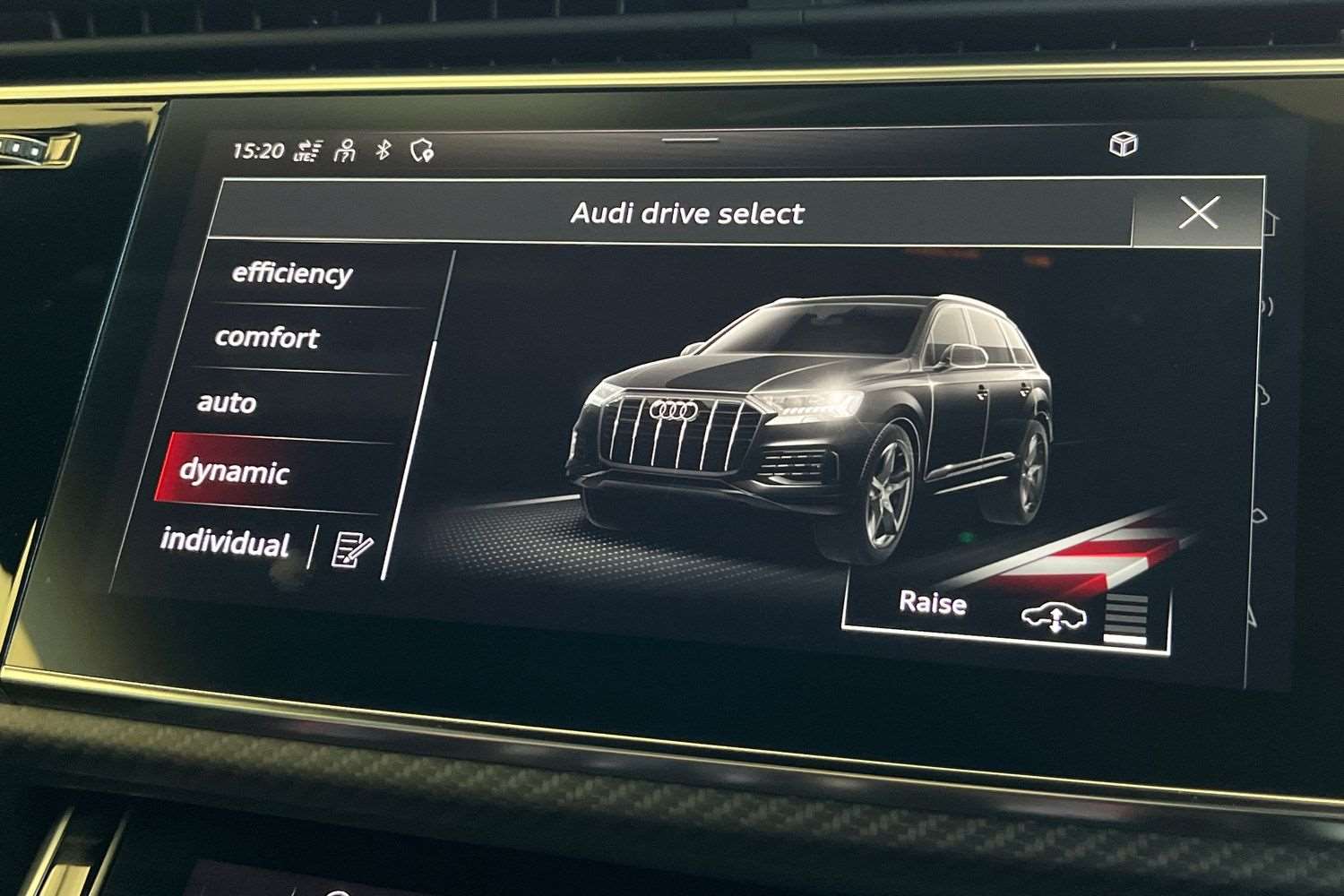This screenshot has width=1344, height=896.
Task: Open the individual drive mode
Action: pyautogui.click(x=224, y=544)
